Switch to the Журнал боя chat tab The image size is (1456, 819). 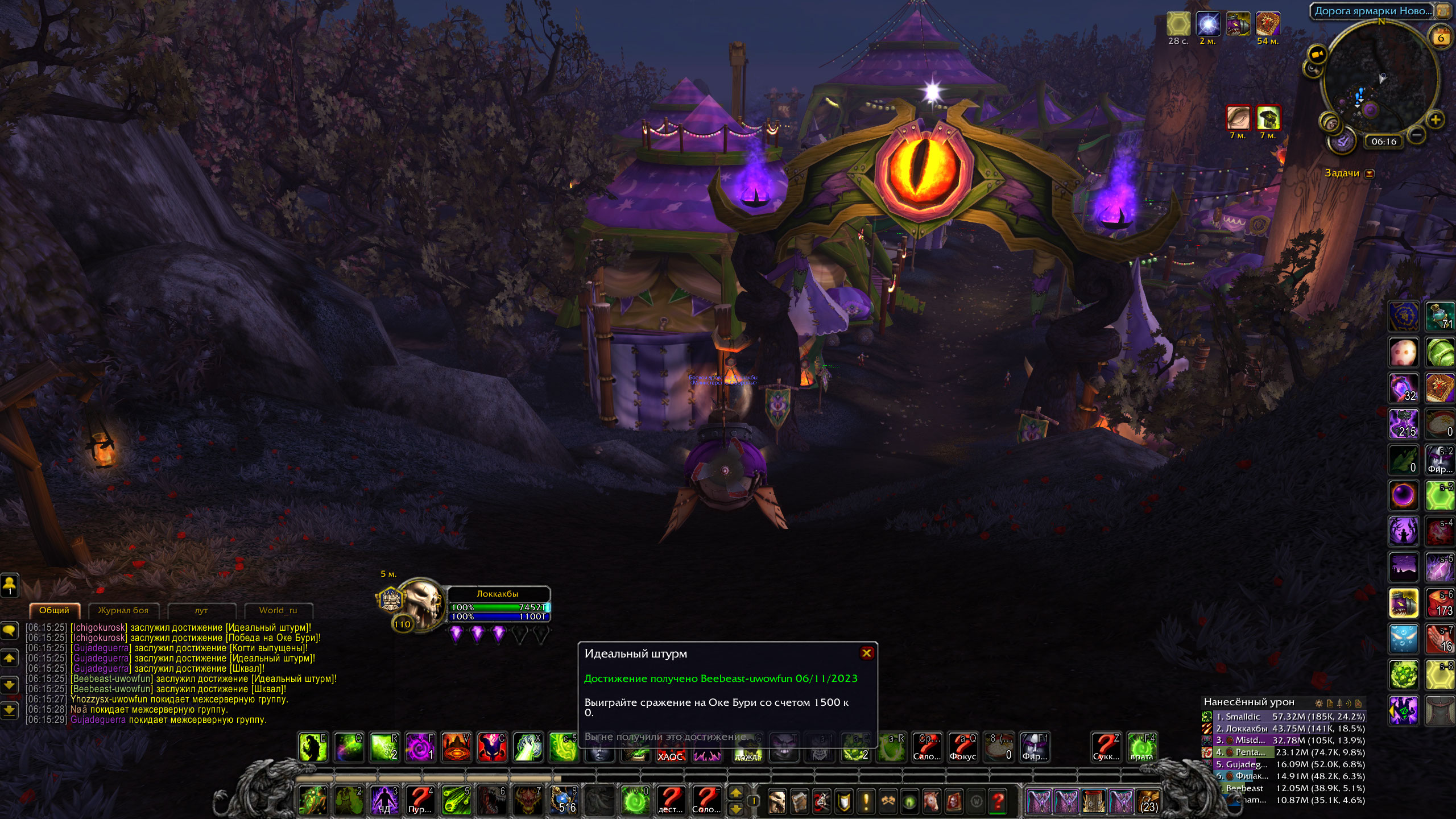(x=123, y=610)
